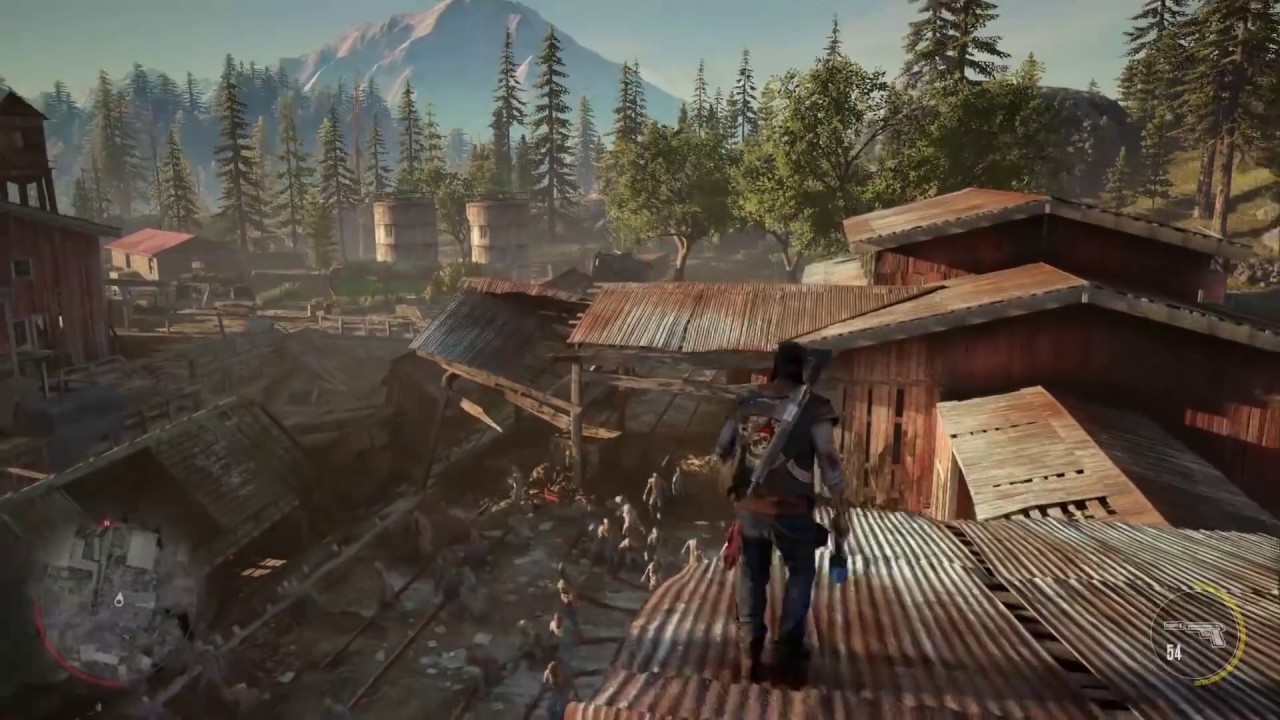Click the weapon indicator circle in the bottom-right
Viewport: 1280px width, 720px height.
[1200, 633]
